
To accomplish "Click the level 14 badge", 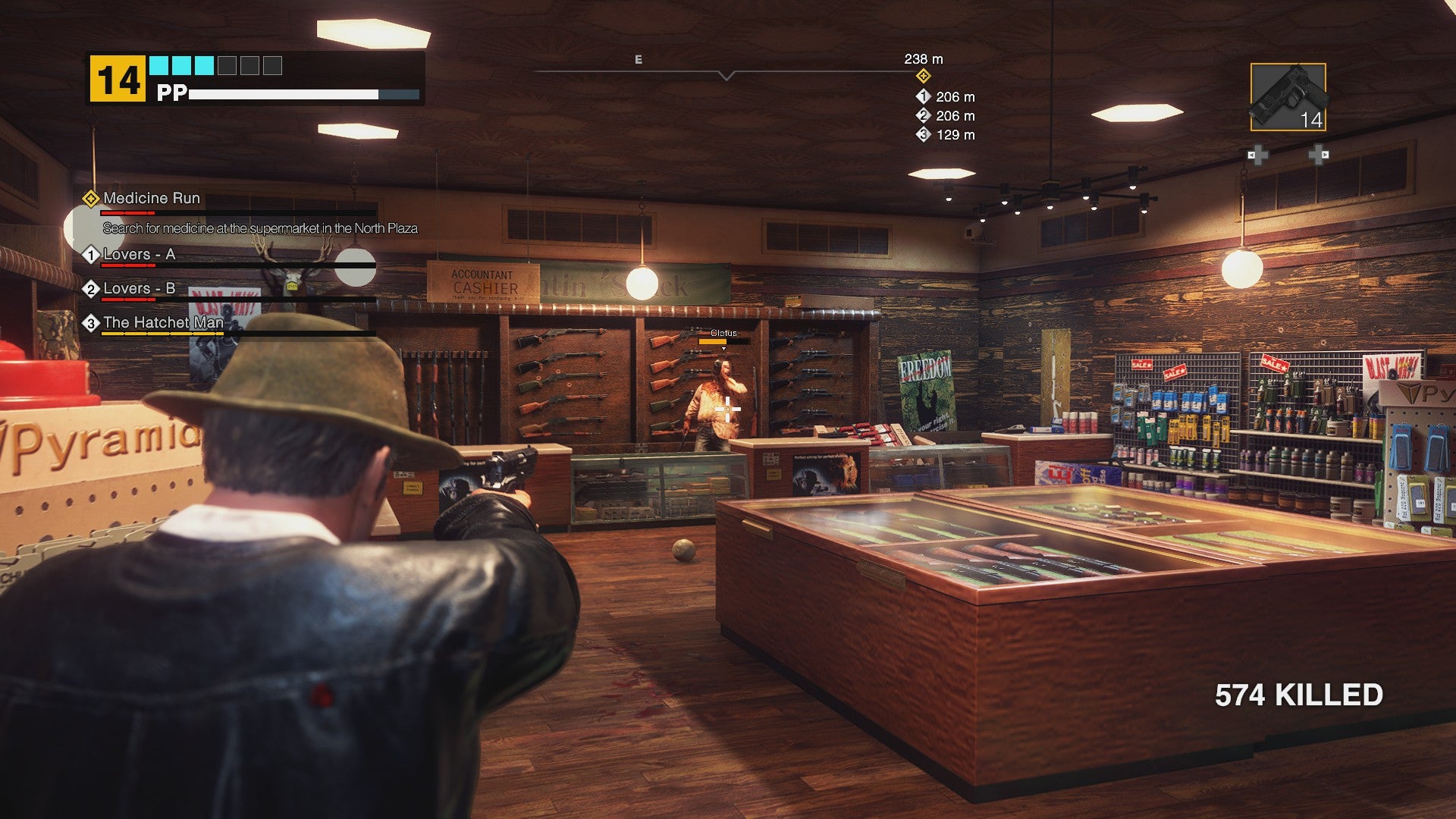I will tap(118, 79).
